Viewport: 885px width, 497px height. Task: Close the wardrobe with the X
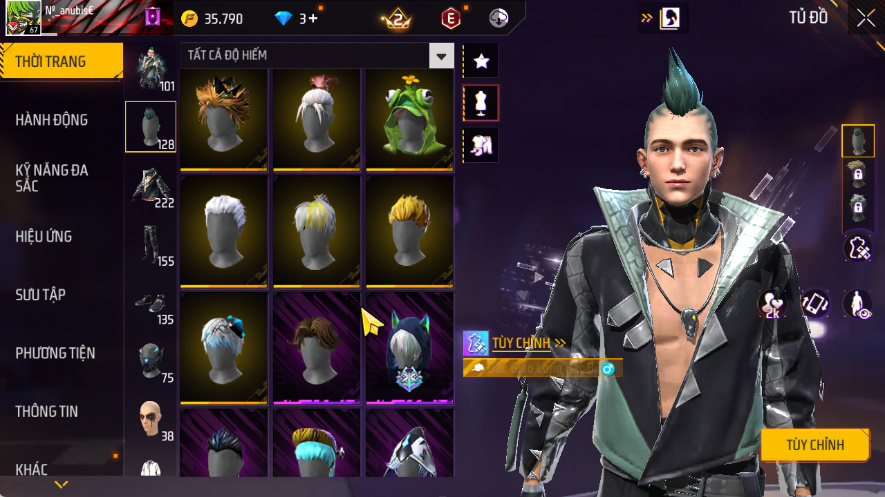pyautogui.click(x=865, y=18)
